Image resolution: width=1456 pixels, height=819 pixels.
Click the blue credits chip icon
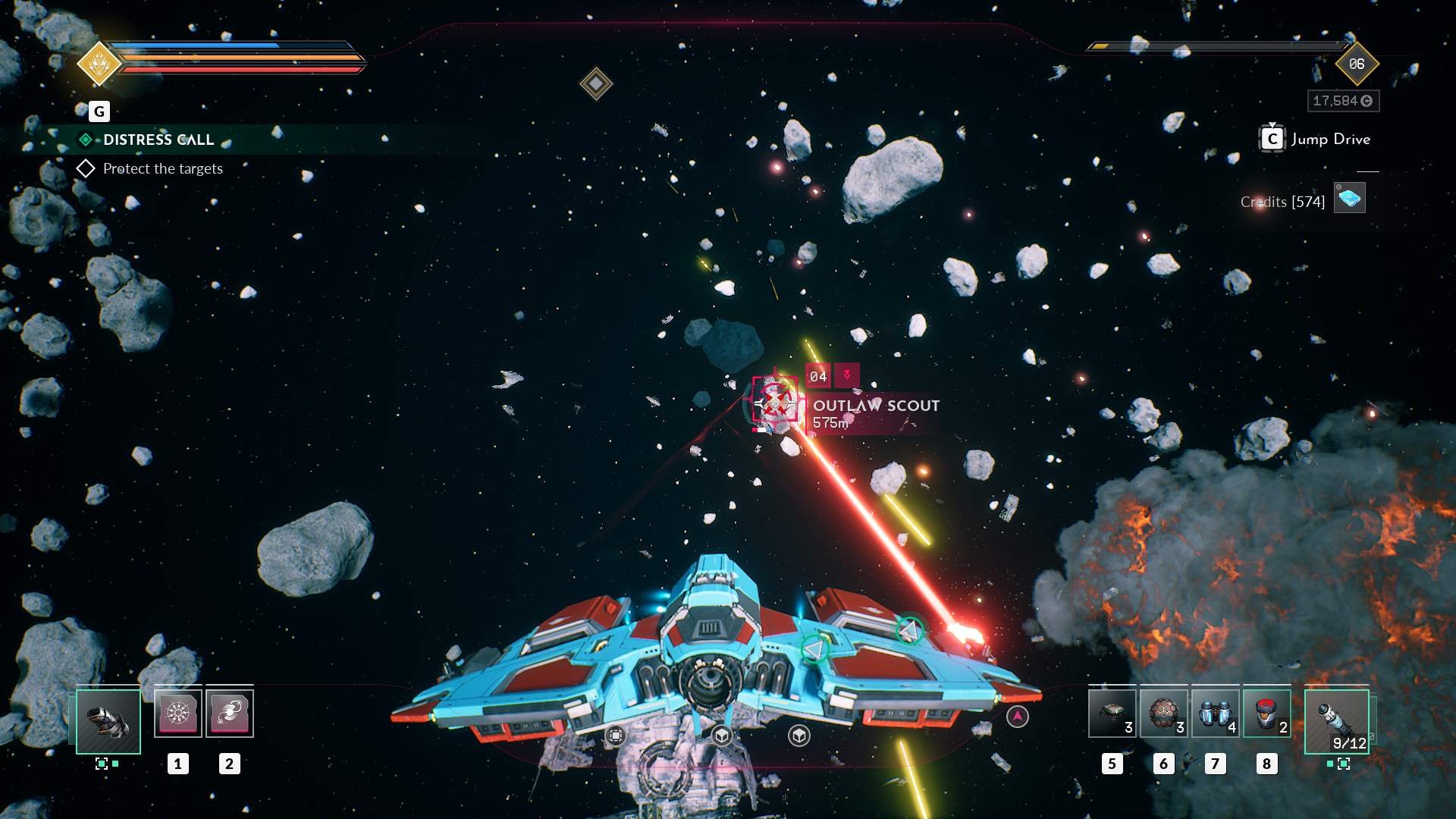[x=1349, y=196]
